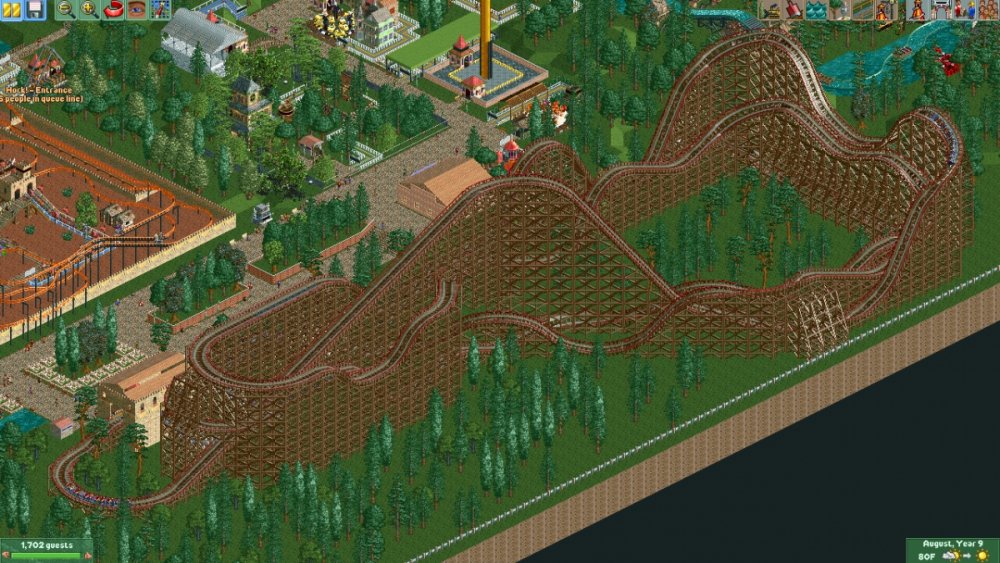Open the guests list from the toolbar
The width and height of the screenshot is (1000, 563).
986,10
